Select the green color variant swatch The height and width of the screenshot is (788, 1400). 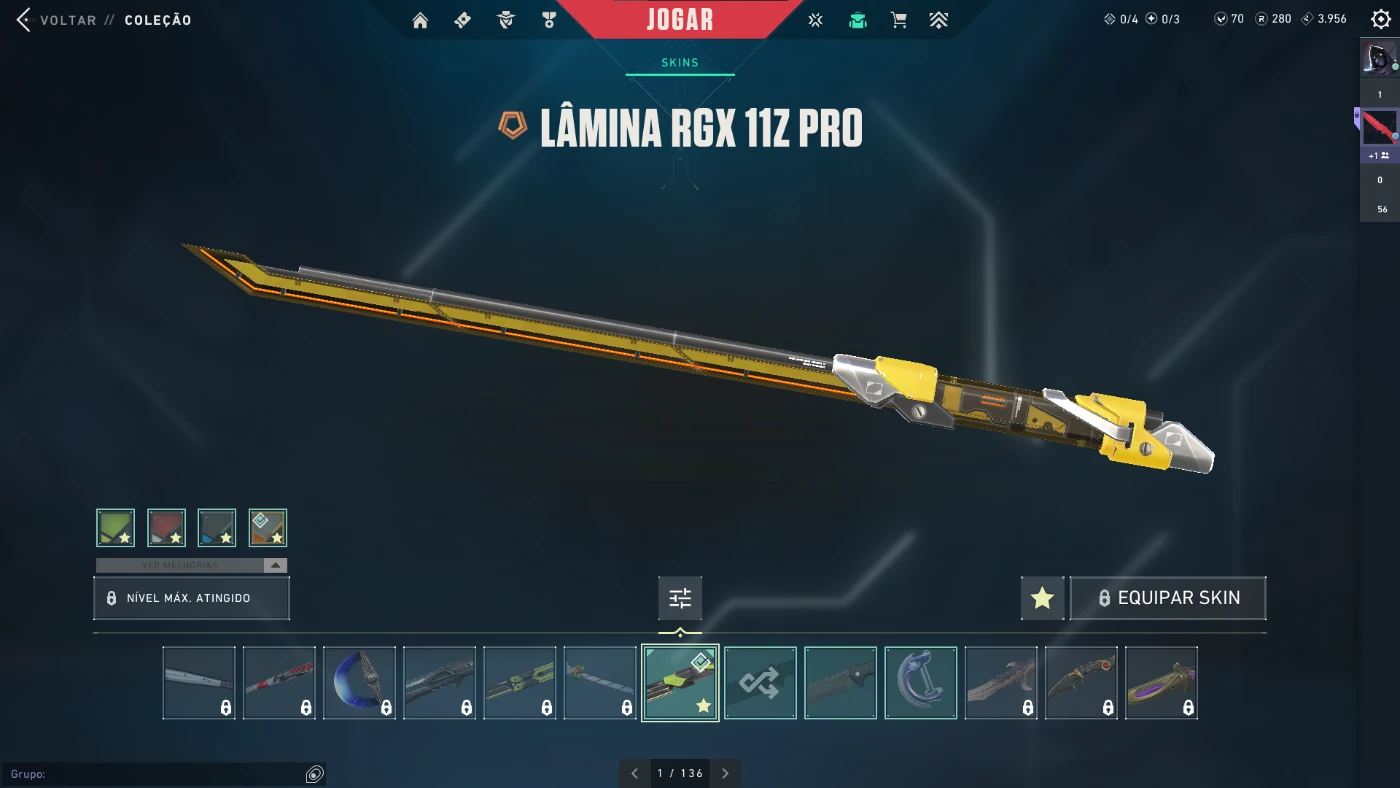116,528
